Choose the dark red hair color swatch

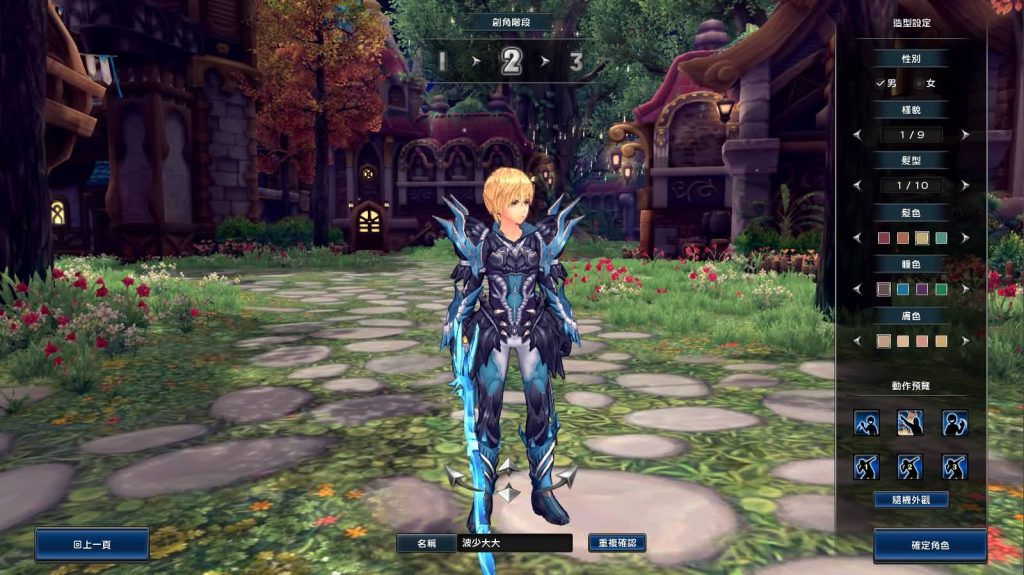pyautogui.click(x=883, y=238)
